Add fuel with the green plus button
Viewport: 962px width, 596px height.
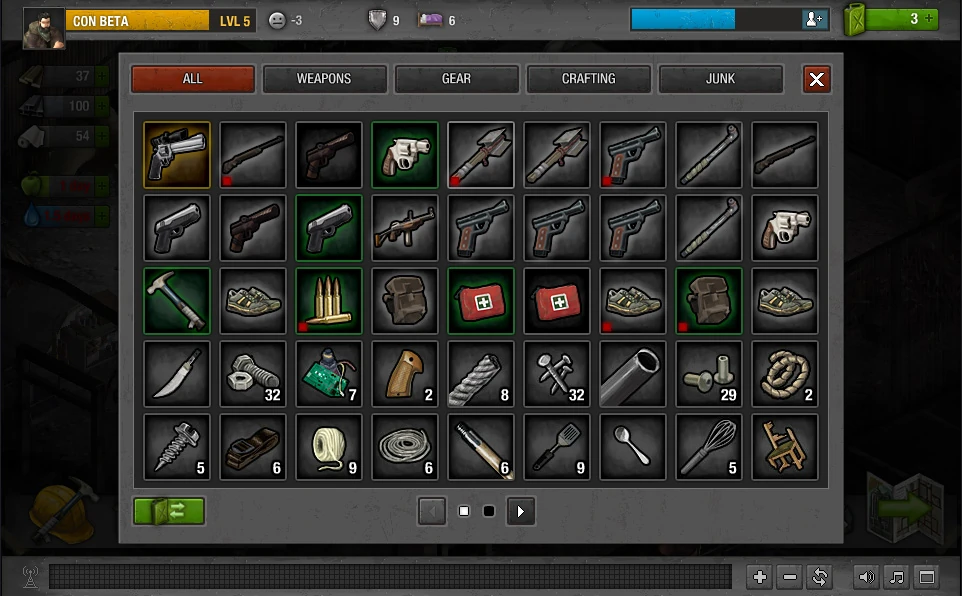(x=929, y=19)
